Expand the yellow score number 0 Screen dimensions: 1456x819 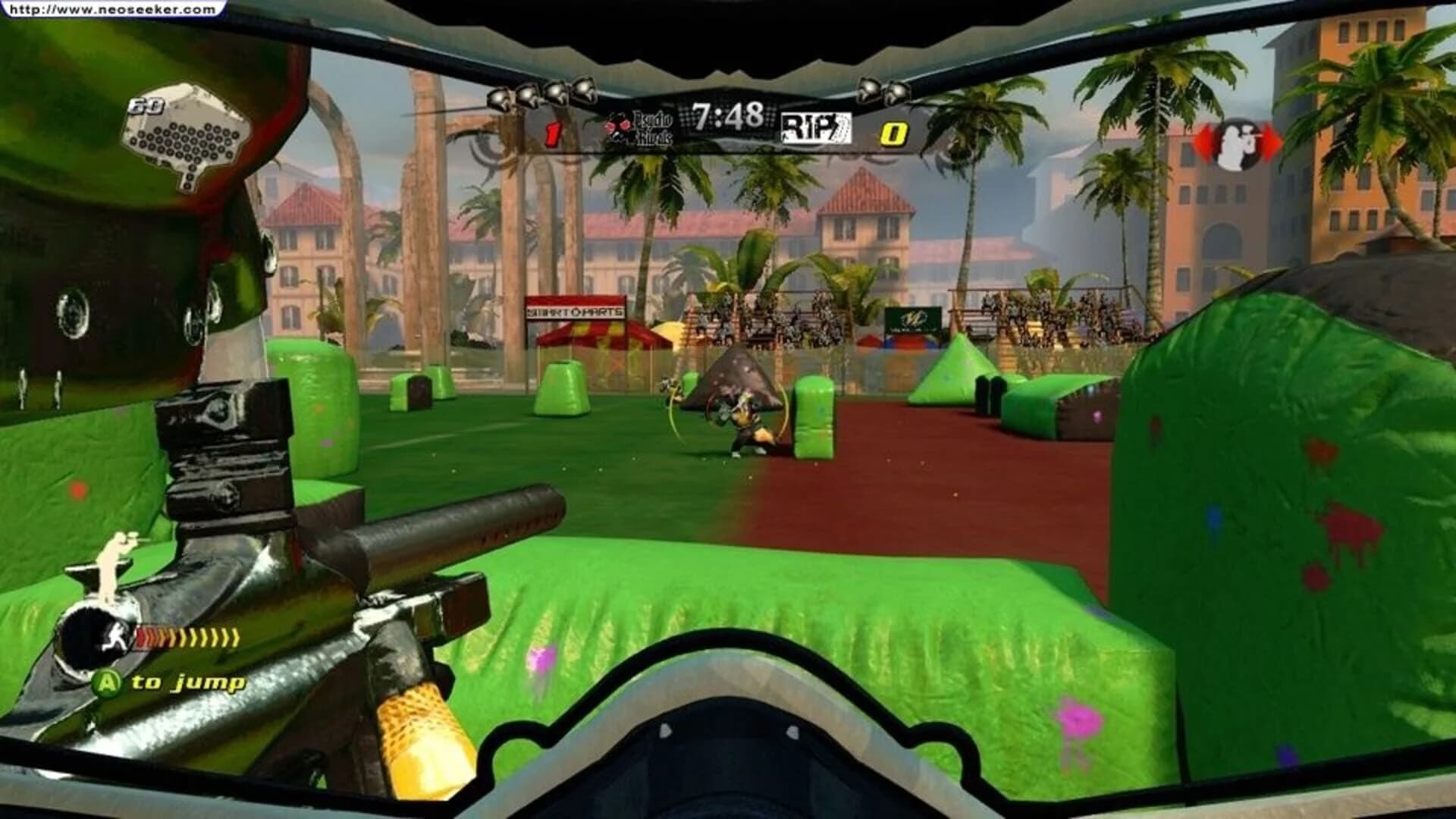pyautogui.click(x=895, y=133)
